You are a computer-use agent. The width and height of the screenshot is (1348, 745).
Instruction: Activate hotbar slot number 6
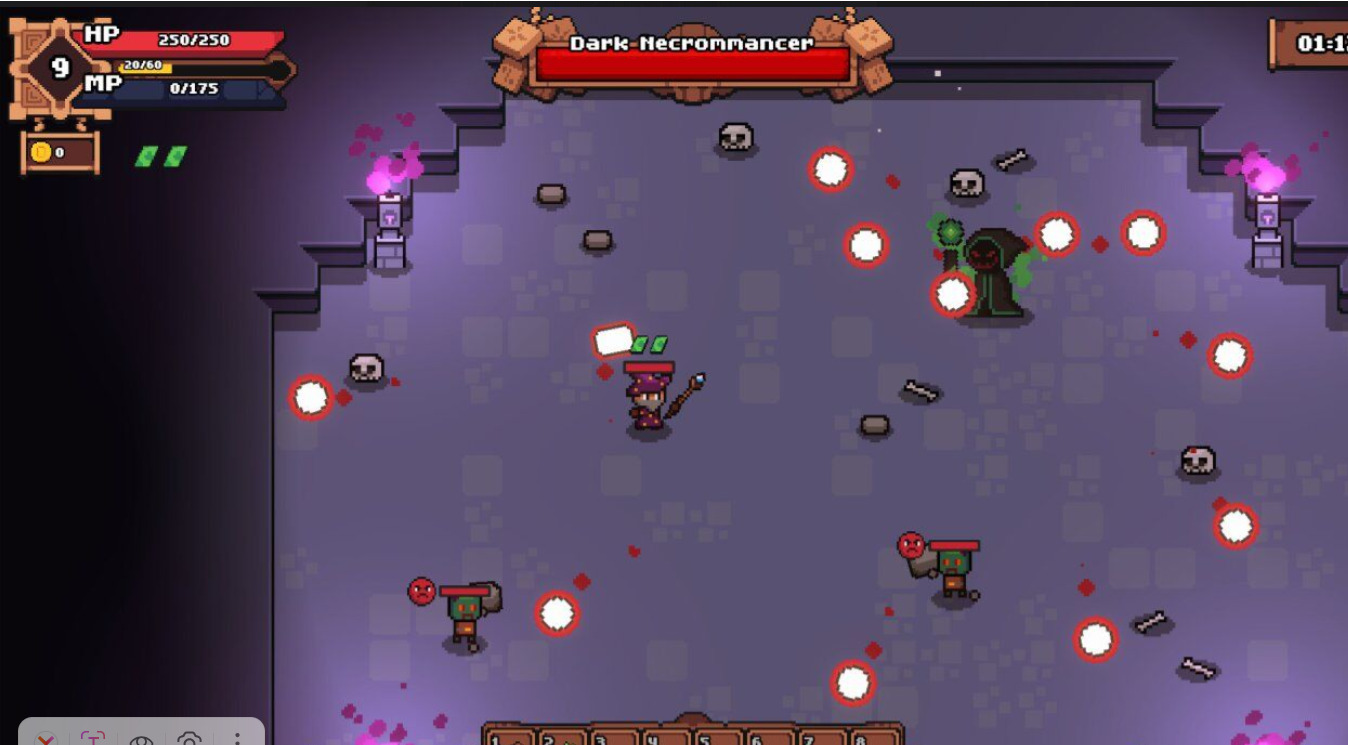769,738
